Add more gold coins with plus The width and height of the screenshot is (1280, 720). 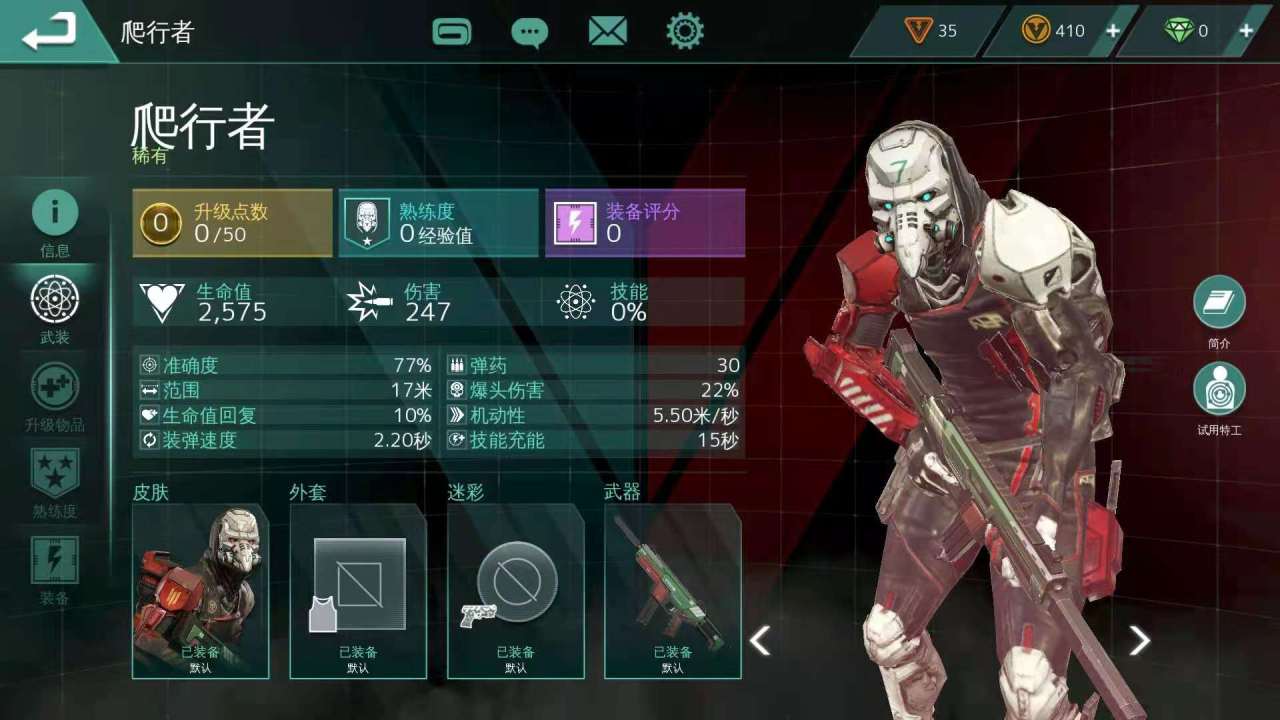pos(1112,31)
